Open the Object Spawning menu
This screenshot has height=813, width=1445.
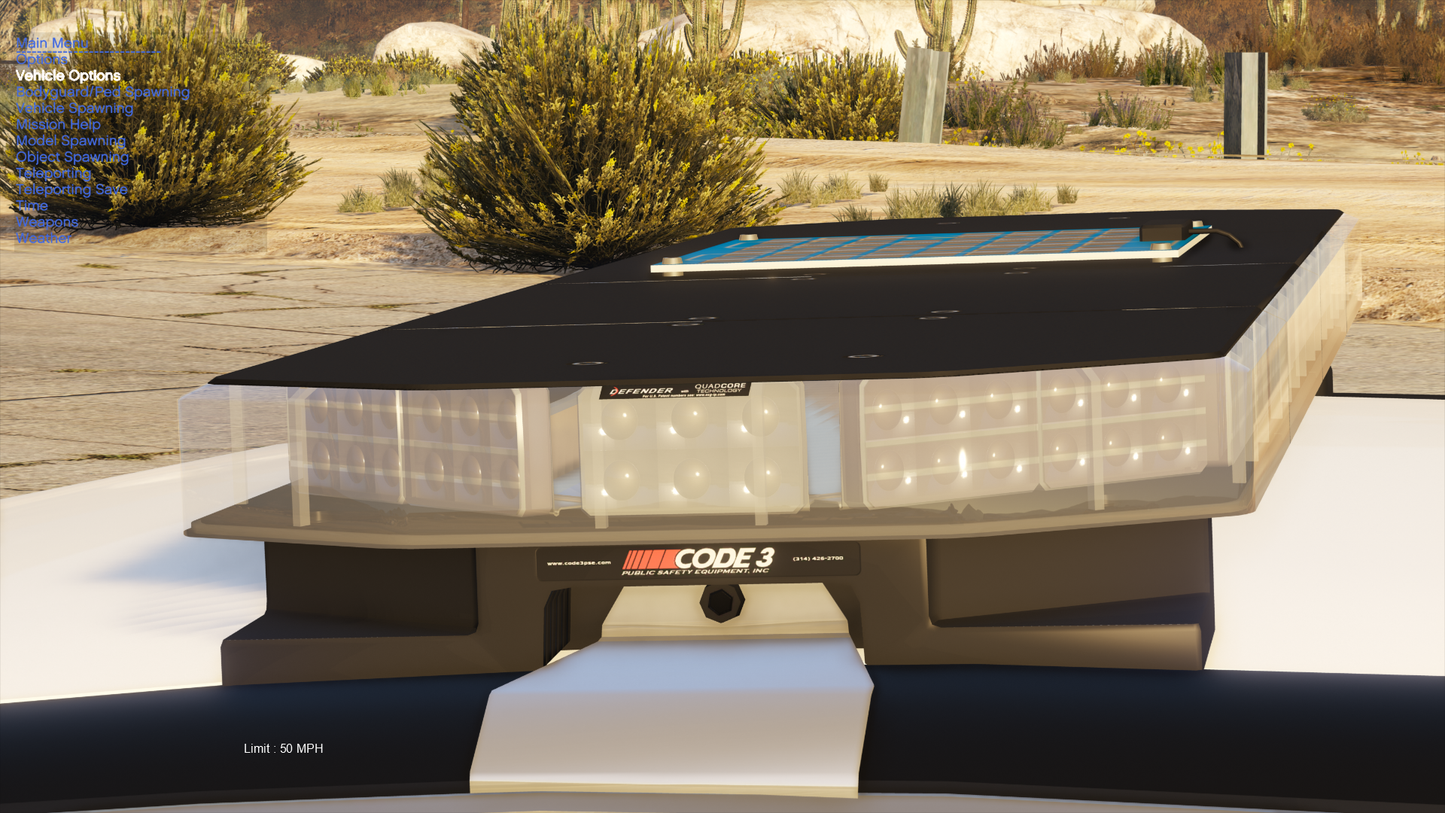click(72, 157)
